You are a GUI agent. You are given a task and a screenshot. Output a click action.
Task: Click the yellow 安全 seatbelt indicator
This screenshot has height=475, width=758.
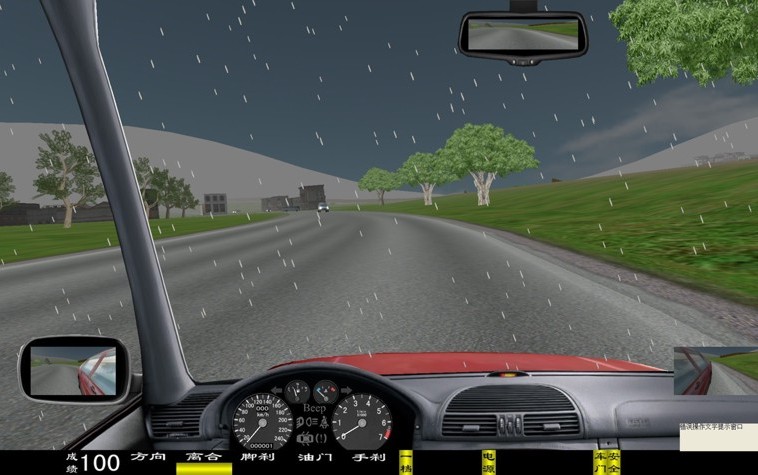(x=613, y=462)
